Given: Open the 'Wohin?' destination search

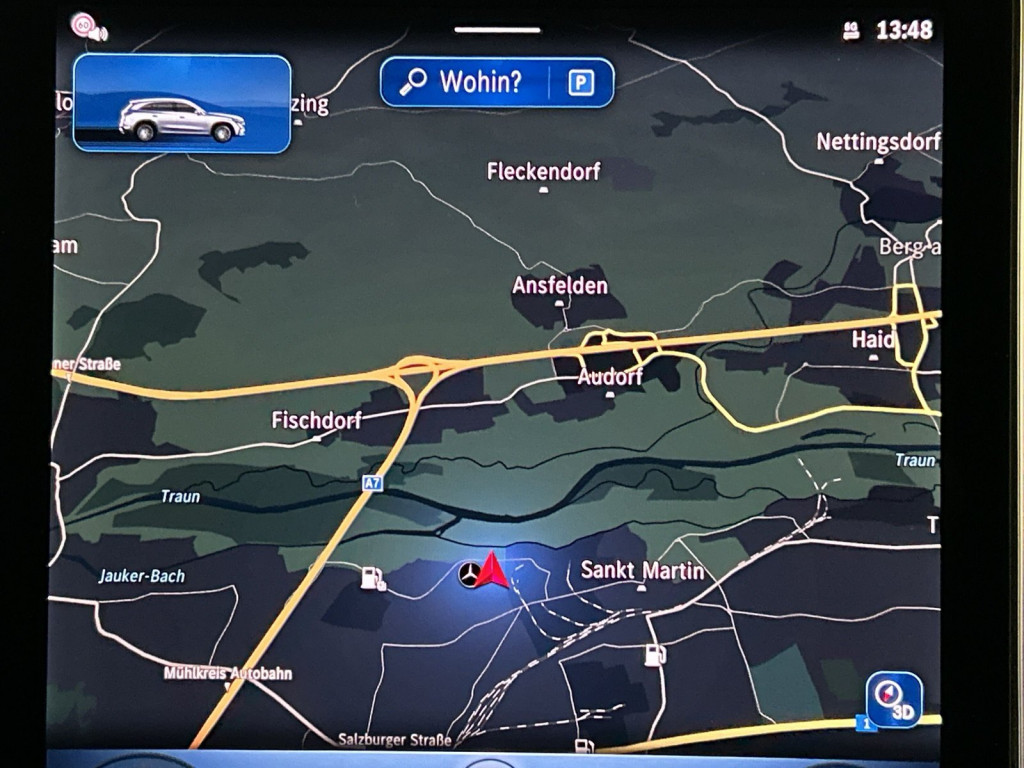Looking at the screenshot, I should pos(465,82).
